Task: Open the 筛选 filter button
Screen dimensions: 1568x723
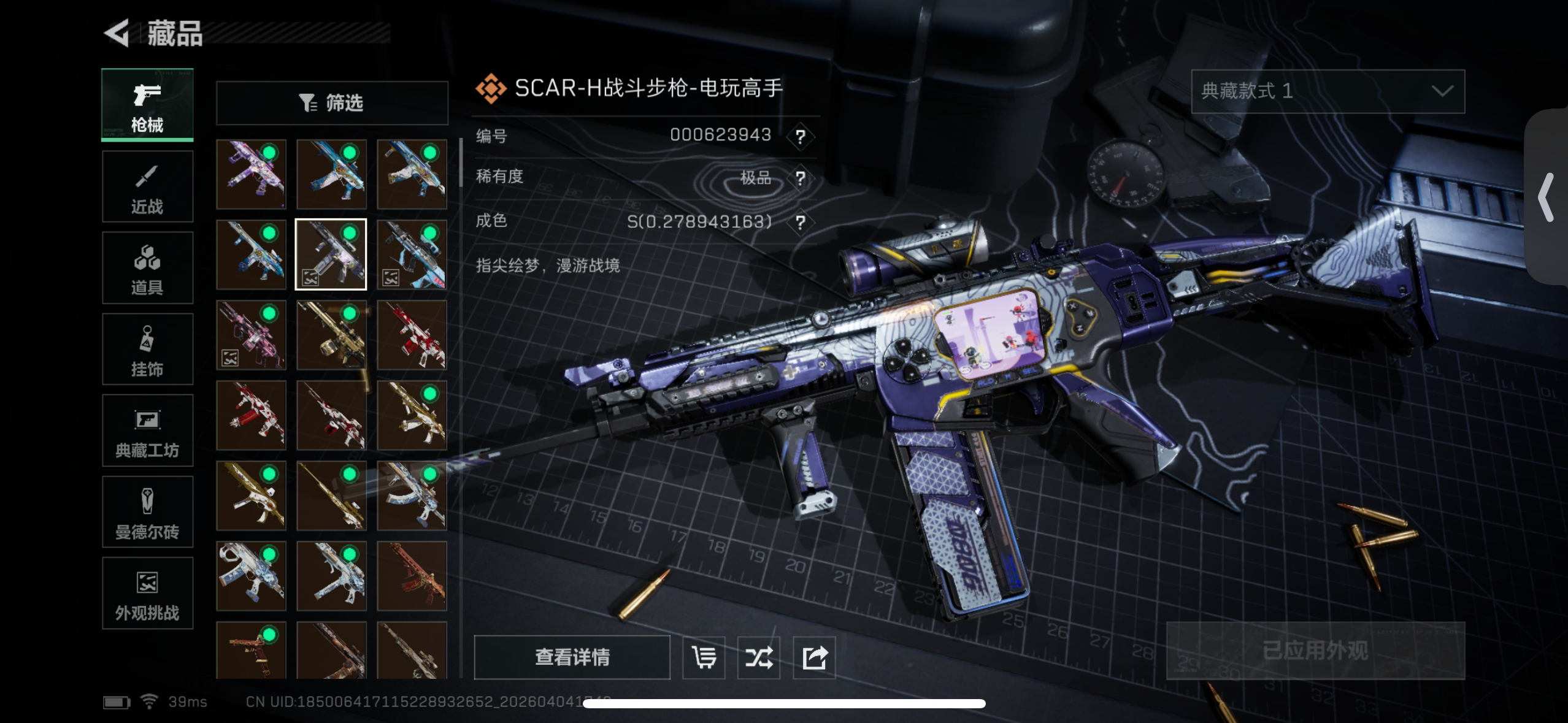Action: pyautogui.click(x=332, y=103)
